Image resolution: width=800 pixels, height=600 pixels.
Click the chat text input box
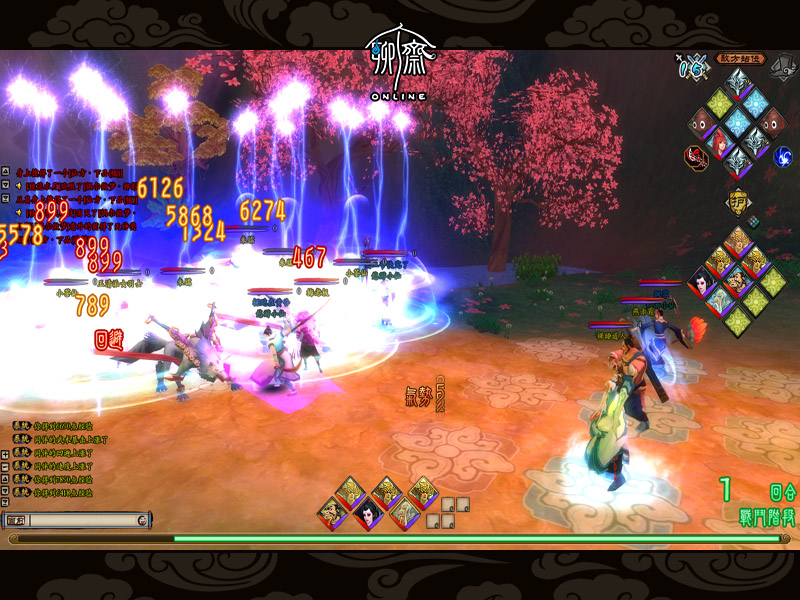78,520
